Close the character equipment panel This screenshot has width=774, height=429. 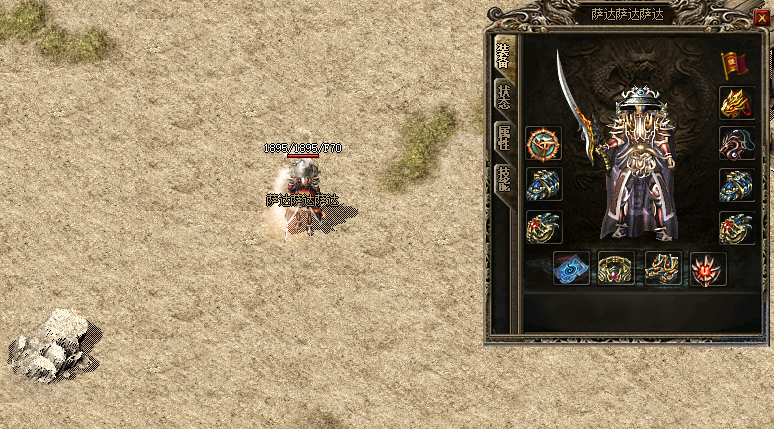pos(763,16)
